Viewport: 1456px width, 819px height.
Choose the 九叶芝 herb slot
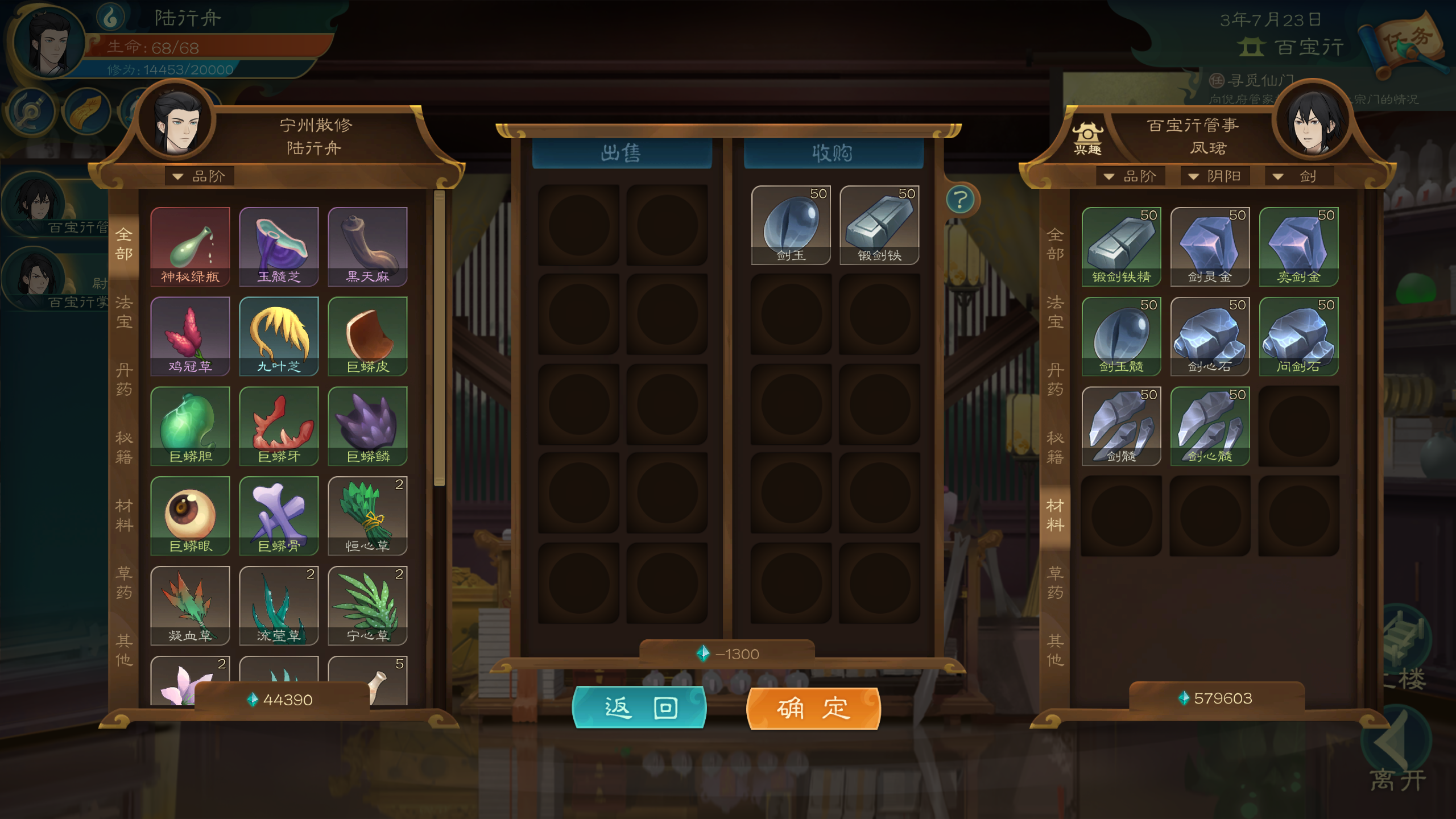pos(279,336)
